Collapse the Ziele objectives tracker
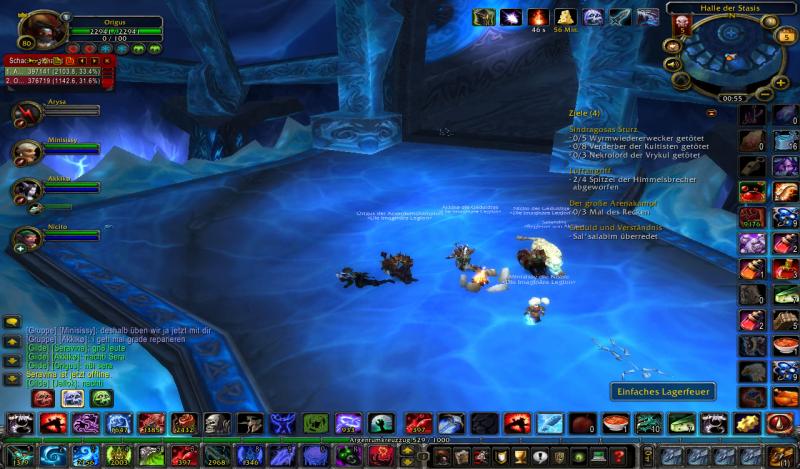The height and width of the screenshot is (469, 800). (711, 113)
